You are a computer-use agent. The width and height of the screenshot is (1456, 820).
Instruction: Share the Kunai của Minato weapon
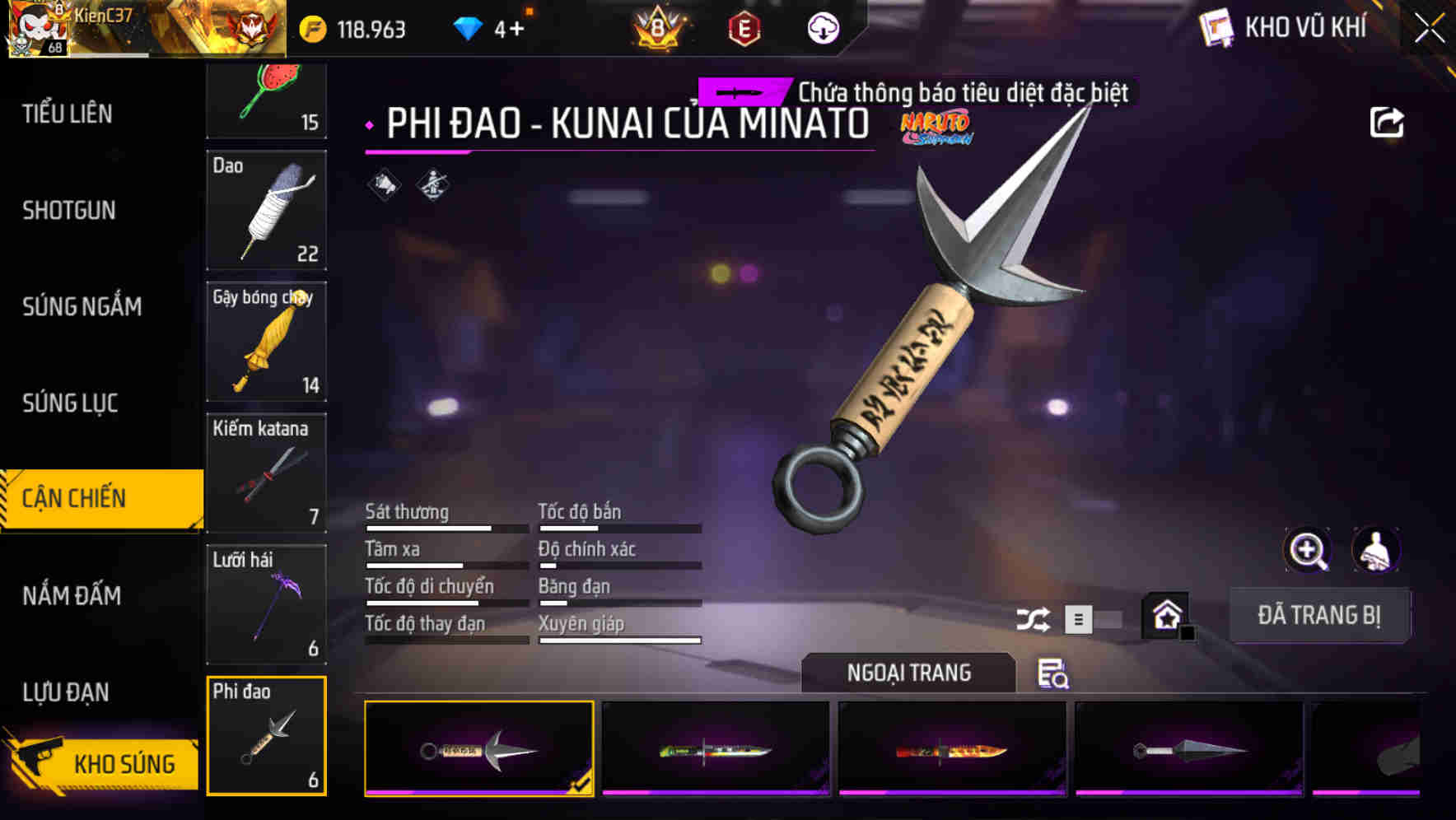pos(1387,121)
